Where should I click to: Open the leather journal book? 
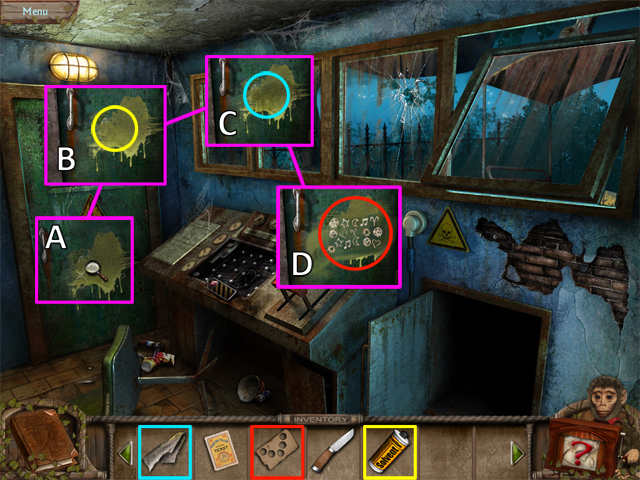tap(42, 443)
